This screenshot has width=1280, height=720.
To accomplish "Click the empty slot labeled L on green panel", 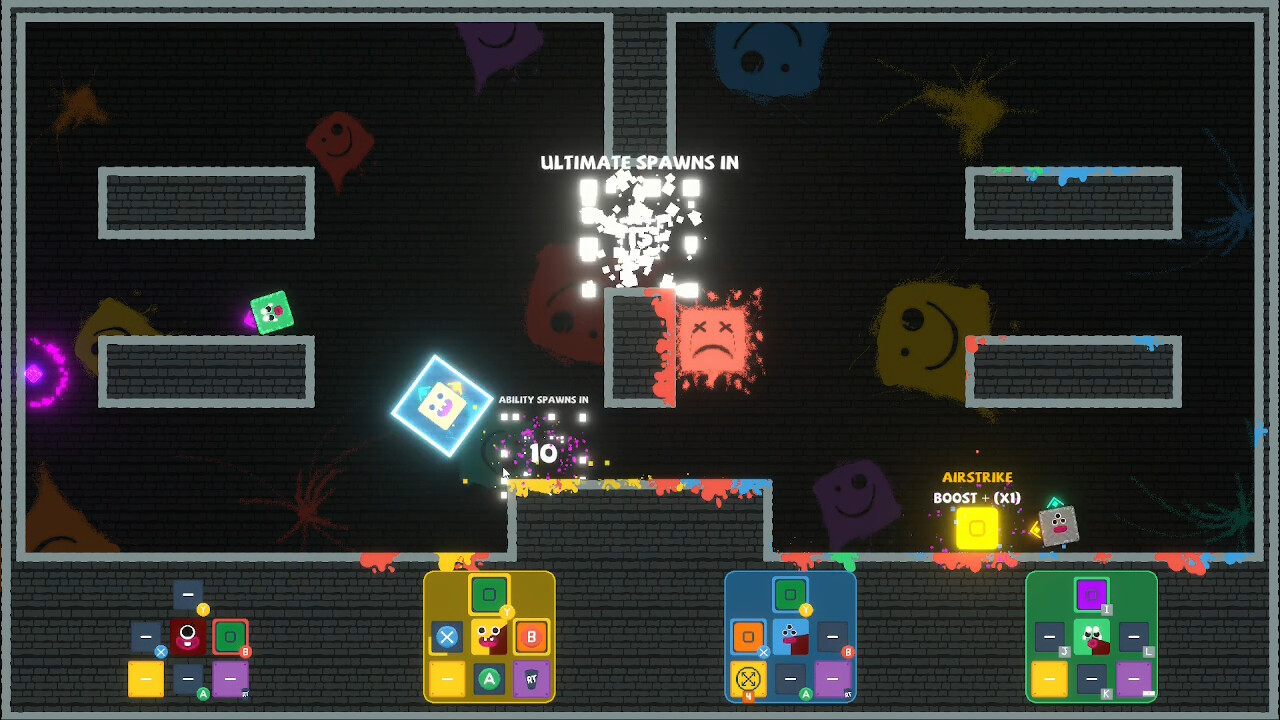I will [1134, 636].
